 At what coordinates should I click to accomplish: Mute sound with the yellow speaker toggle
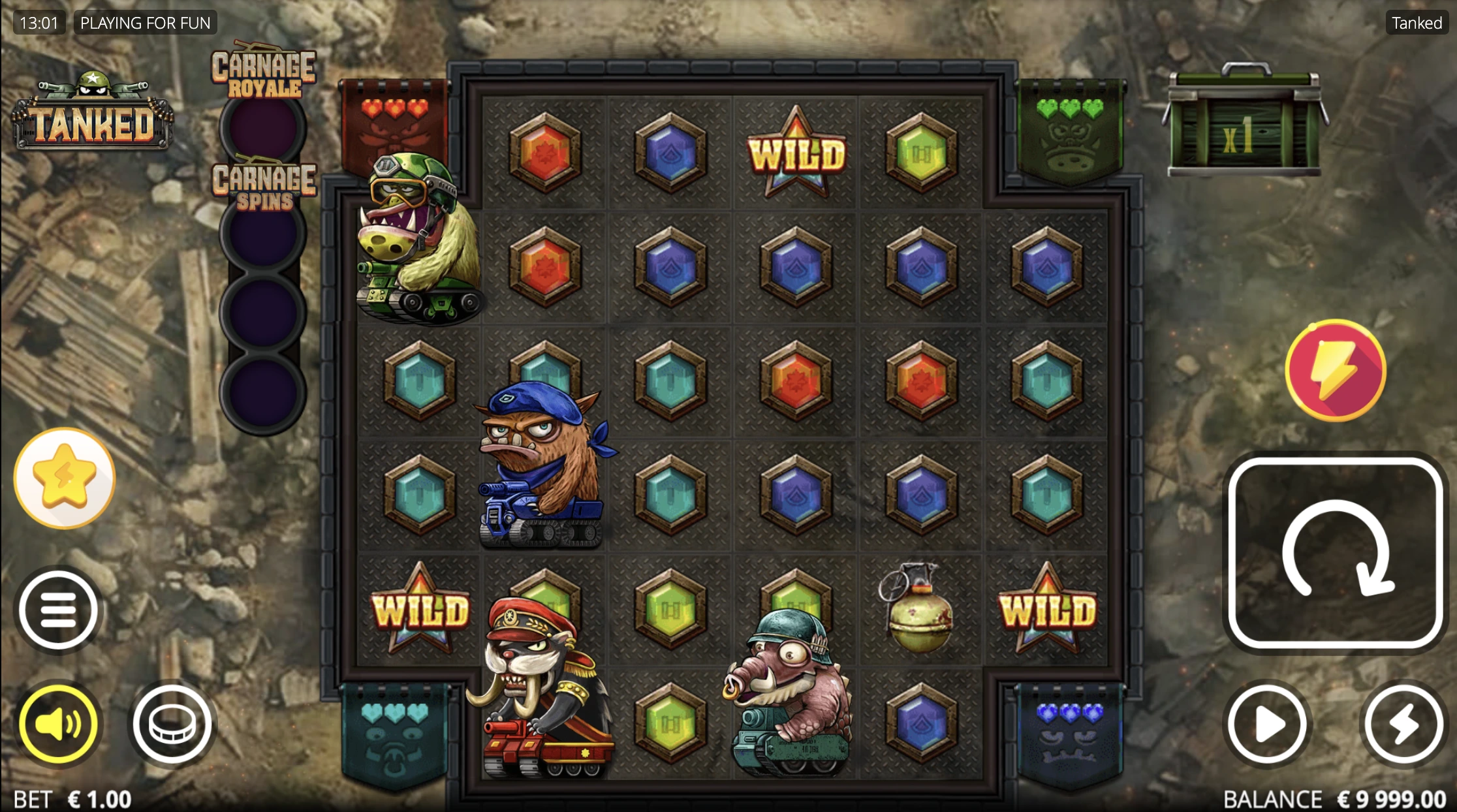click(59, 725)
